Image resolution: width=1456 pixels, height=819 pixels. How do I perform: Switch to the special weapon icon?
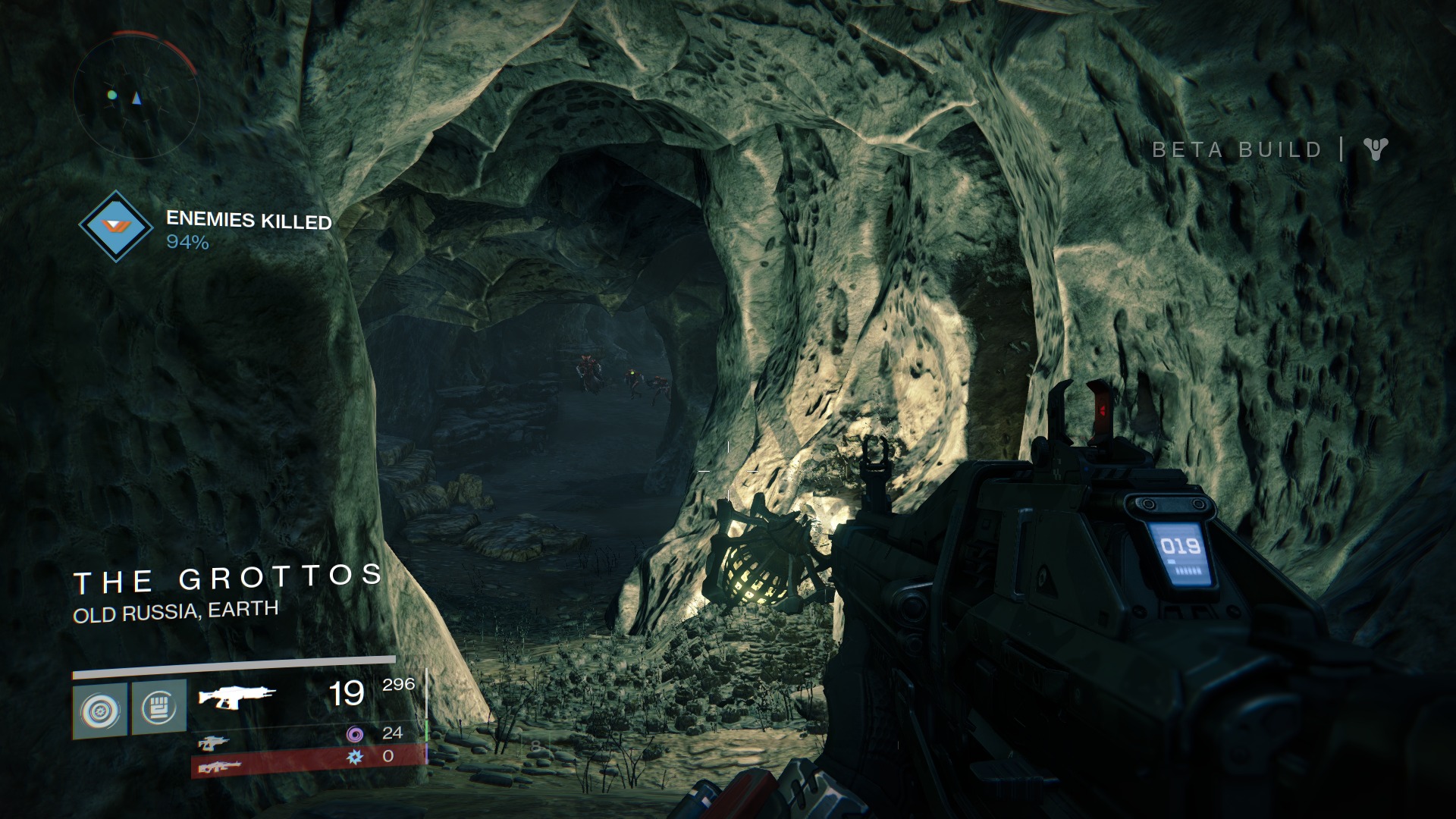pos(214,742)
